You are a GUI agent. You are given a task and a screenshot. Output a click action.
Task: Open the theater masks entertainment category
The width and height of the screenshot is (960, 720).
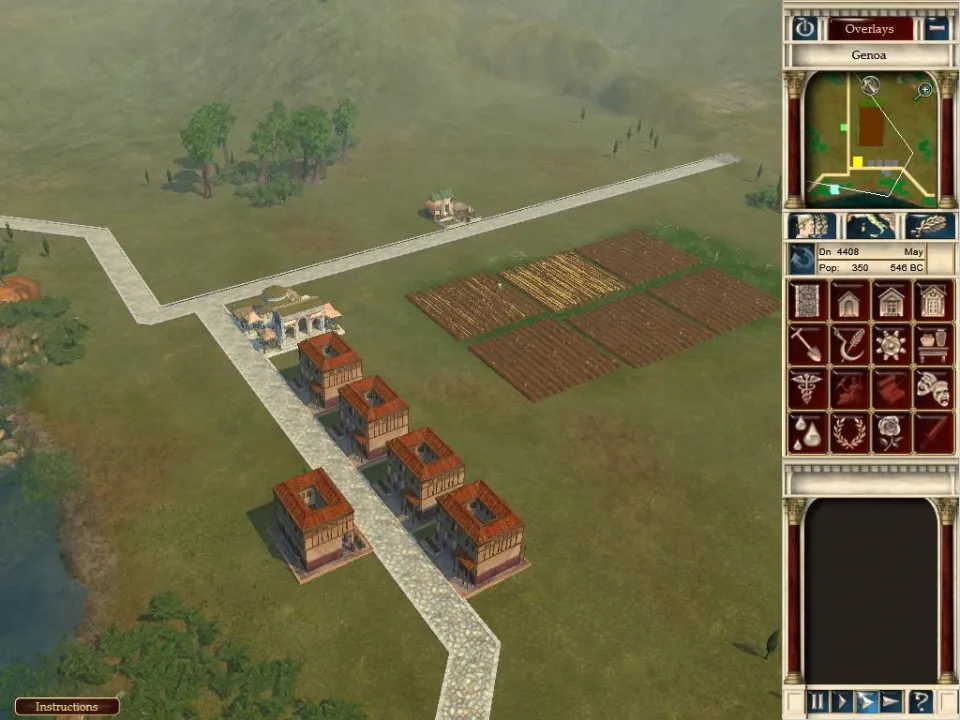933,388
